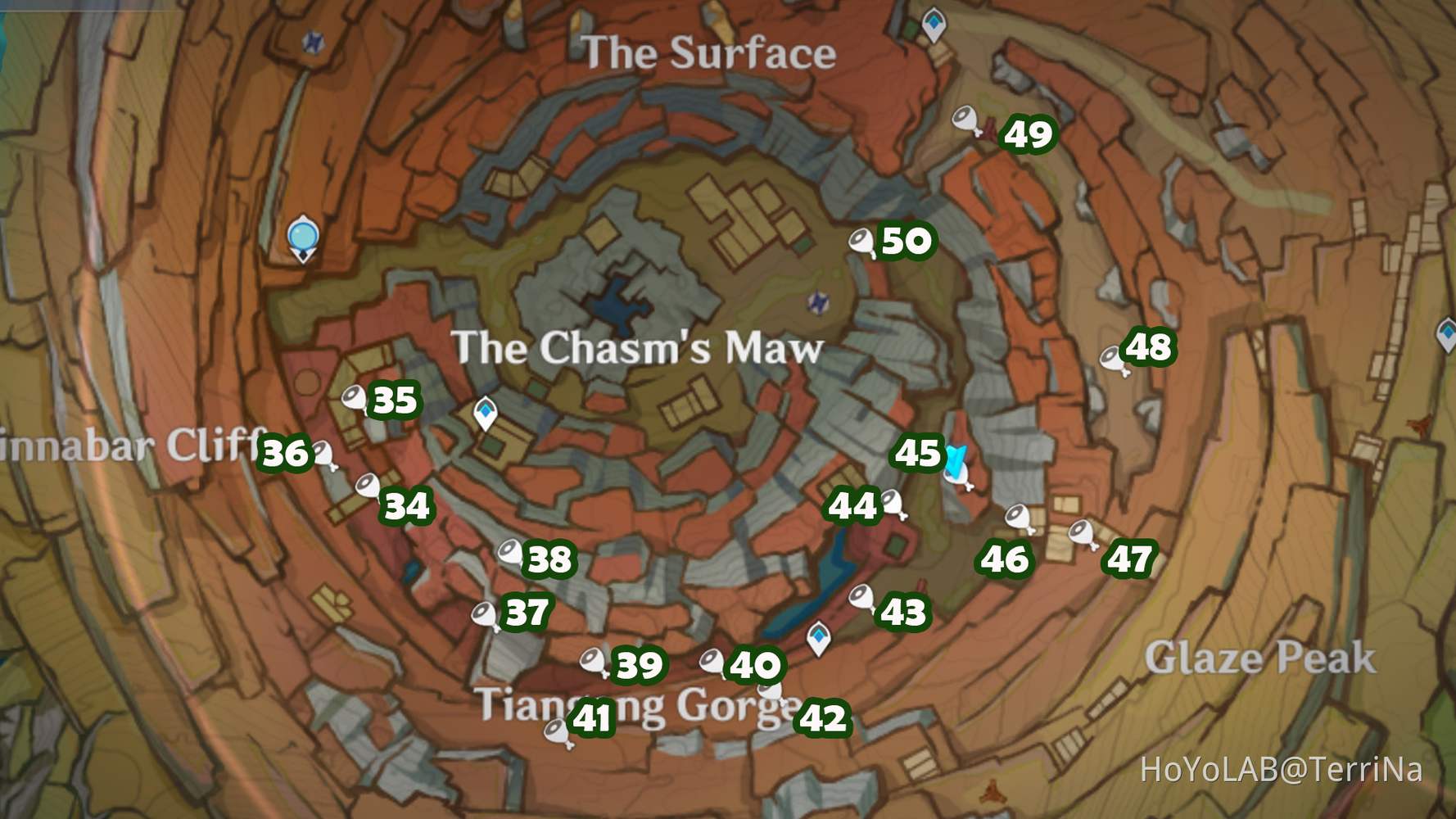The width and height of the screenshot is (1456, 819).
Task: Click the domain icon at top left
Action: [x=314, y=42]
